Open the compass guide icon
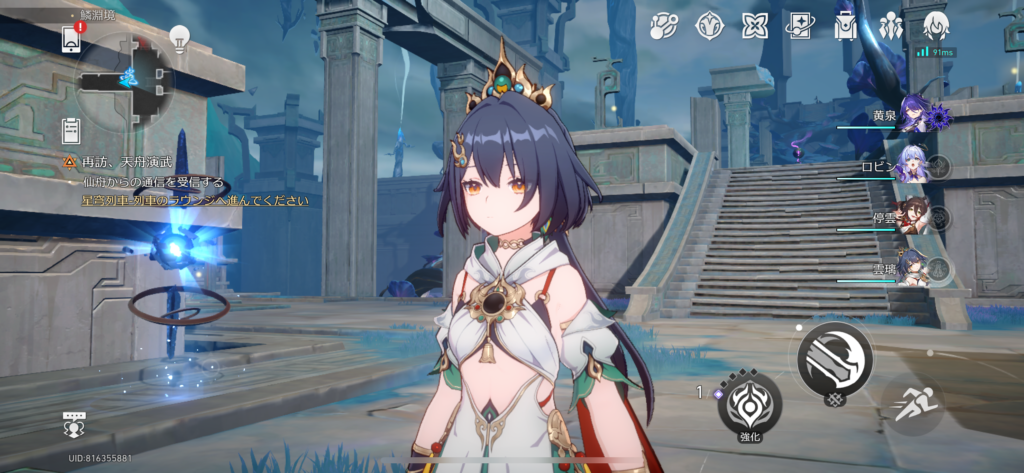Screen dimensions: 1024x473 point(710,25)
